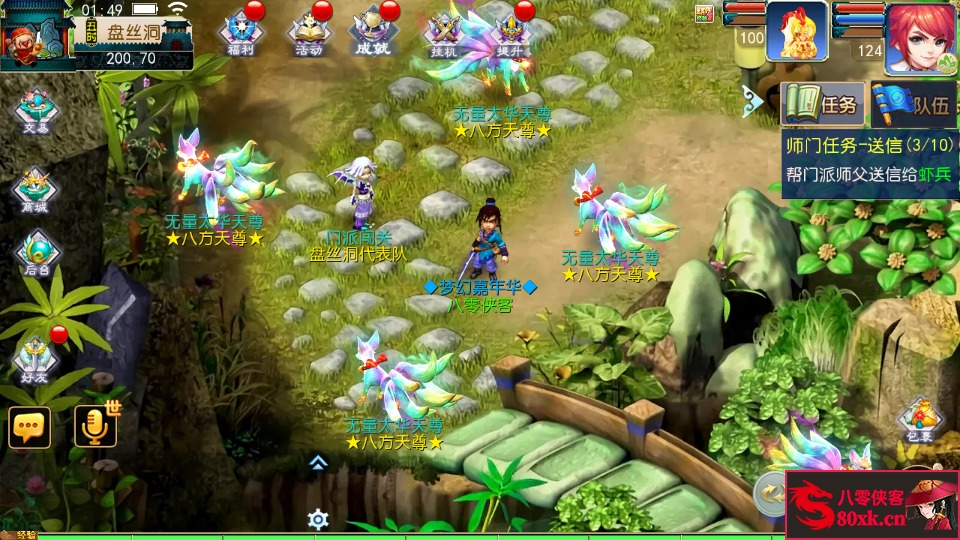Open settings via the gear icon

[x=318, y=519]
